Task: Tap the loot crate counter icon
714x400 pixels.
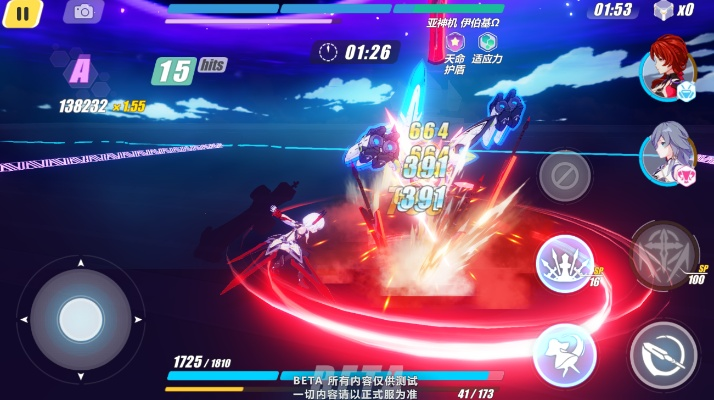Action: coord(661,10)
